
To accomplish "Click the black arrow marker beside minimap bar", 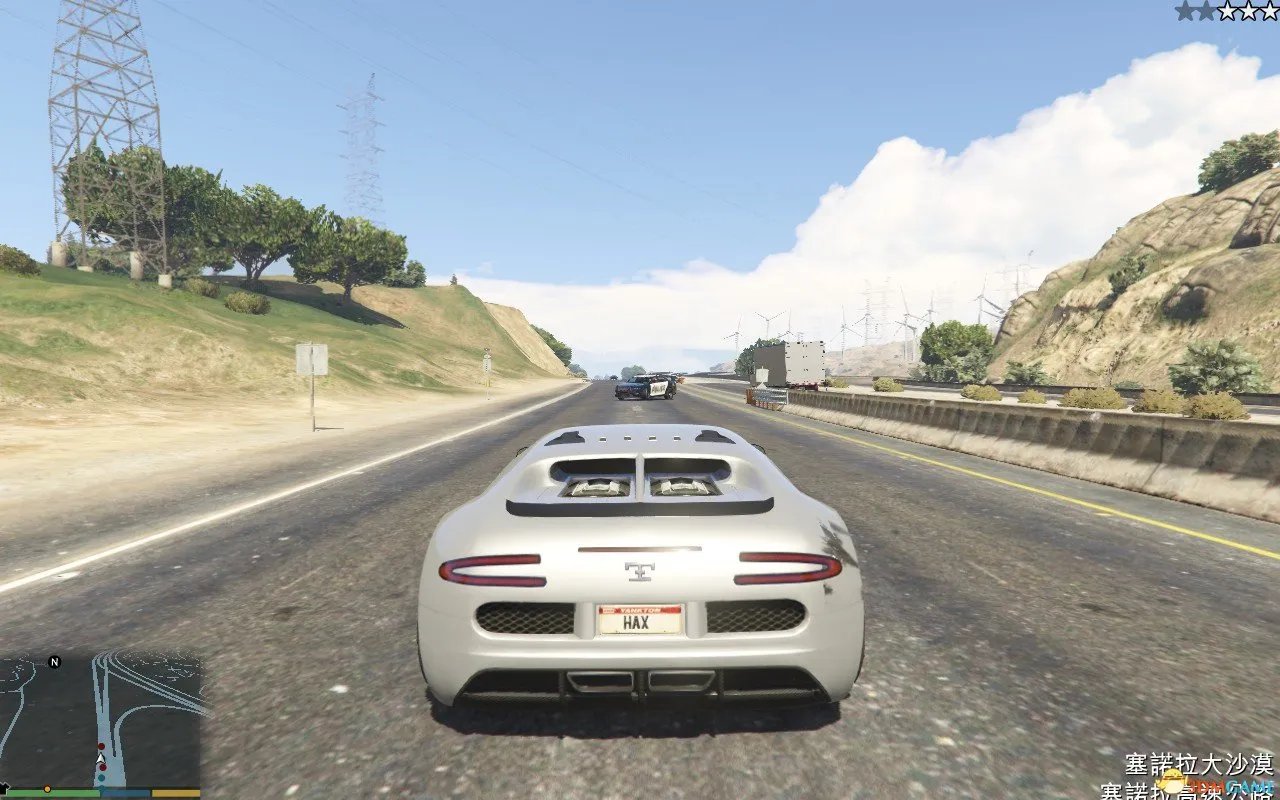I will [3, 786].
